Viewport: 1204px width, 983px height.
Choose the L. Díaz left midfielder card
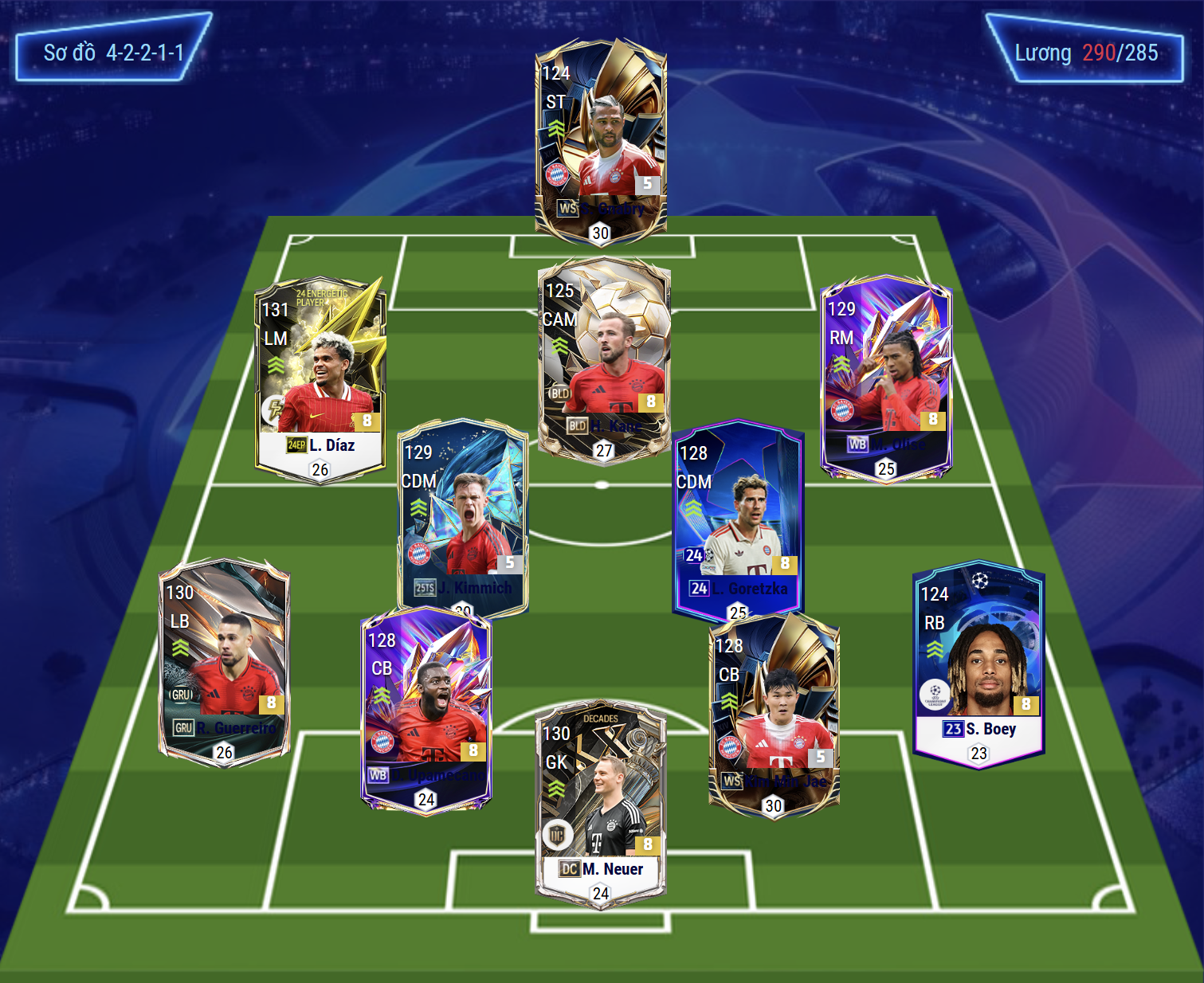pyautogui.click(x=320, y=378)
